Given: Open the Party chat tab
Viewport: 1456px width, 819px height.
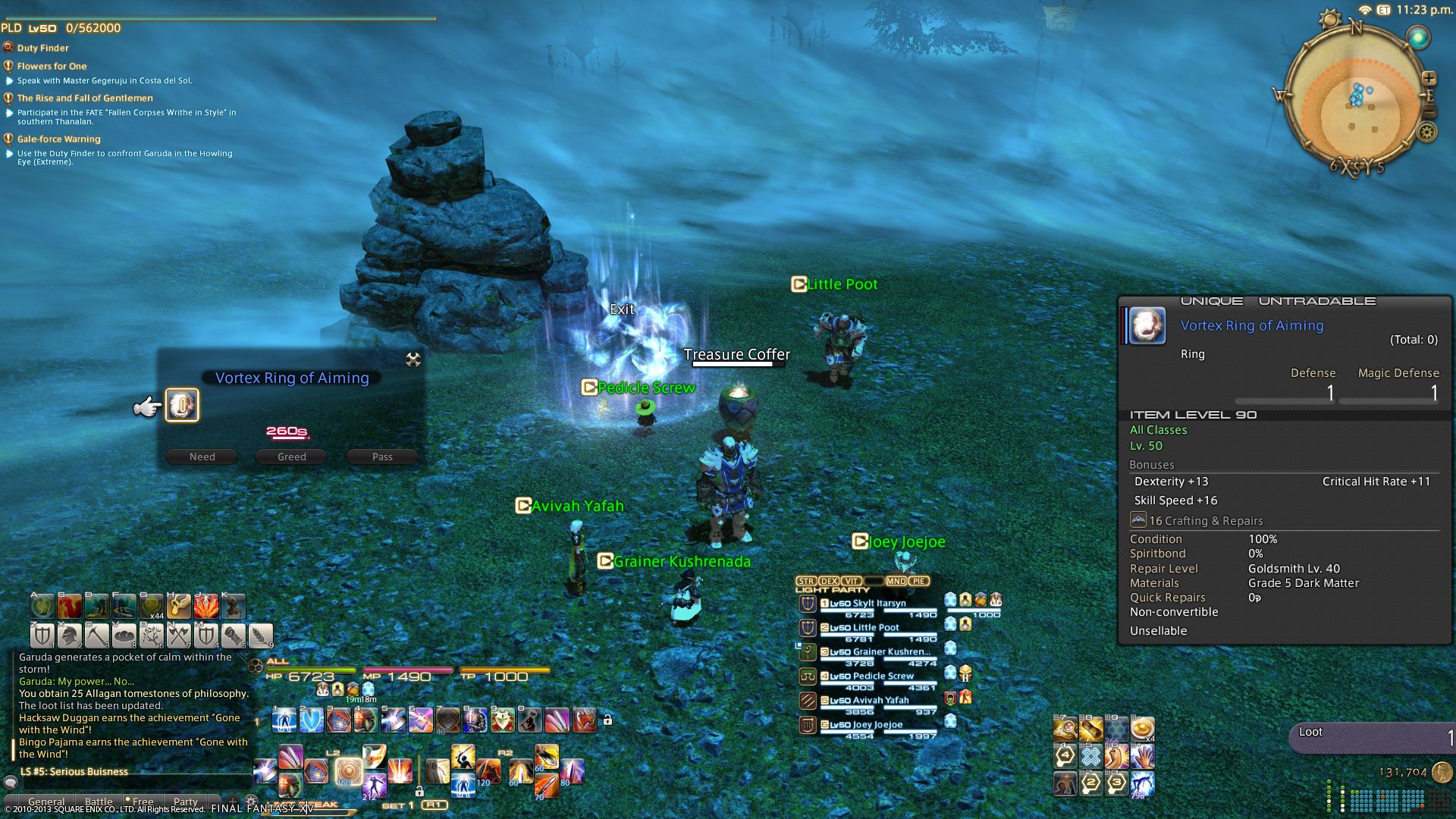Looking at the screenshot, I should pyautogui.click(x=185, y=802).
